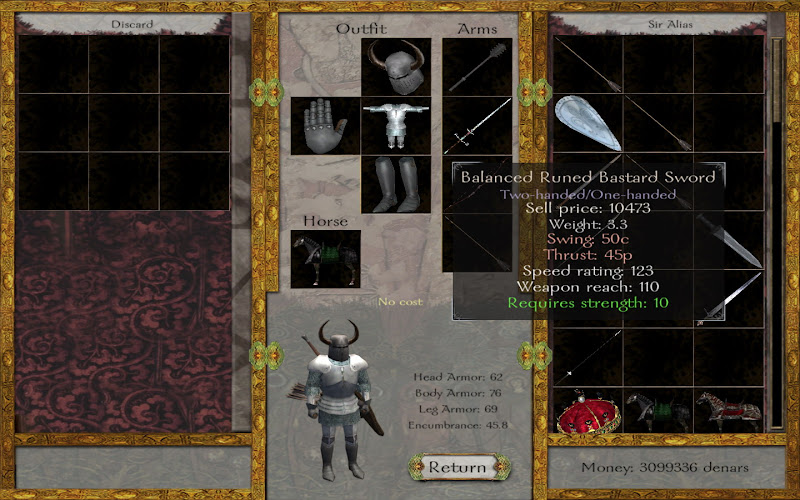
Task: Select the equipped horned helmet slot
Action: [396, 67]
